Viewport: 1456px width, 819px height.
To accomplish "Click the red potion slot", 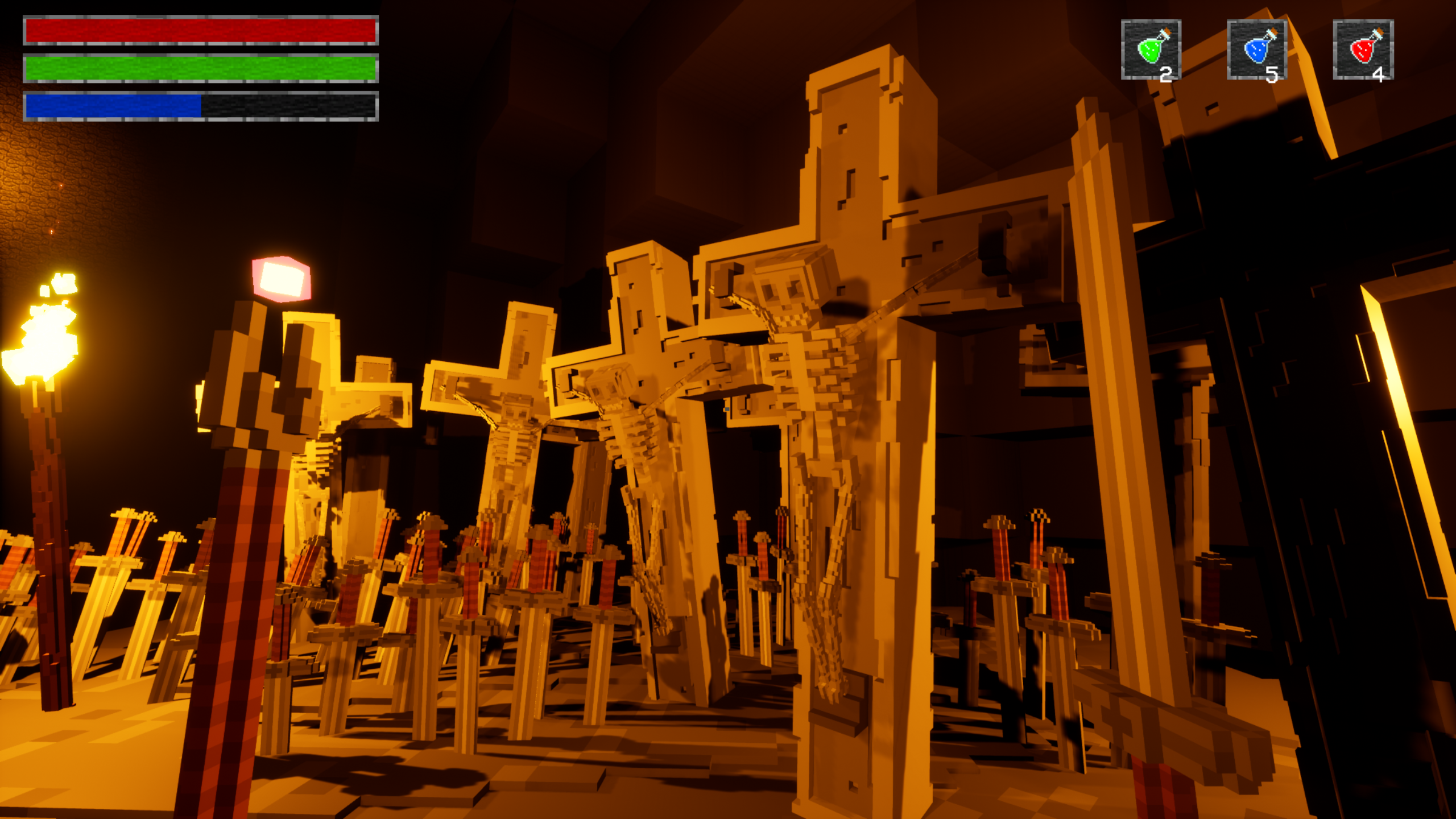I will tap(1363, 50).
